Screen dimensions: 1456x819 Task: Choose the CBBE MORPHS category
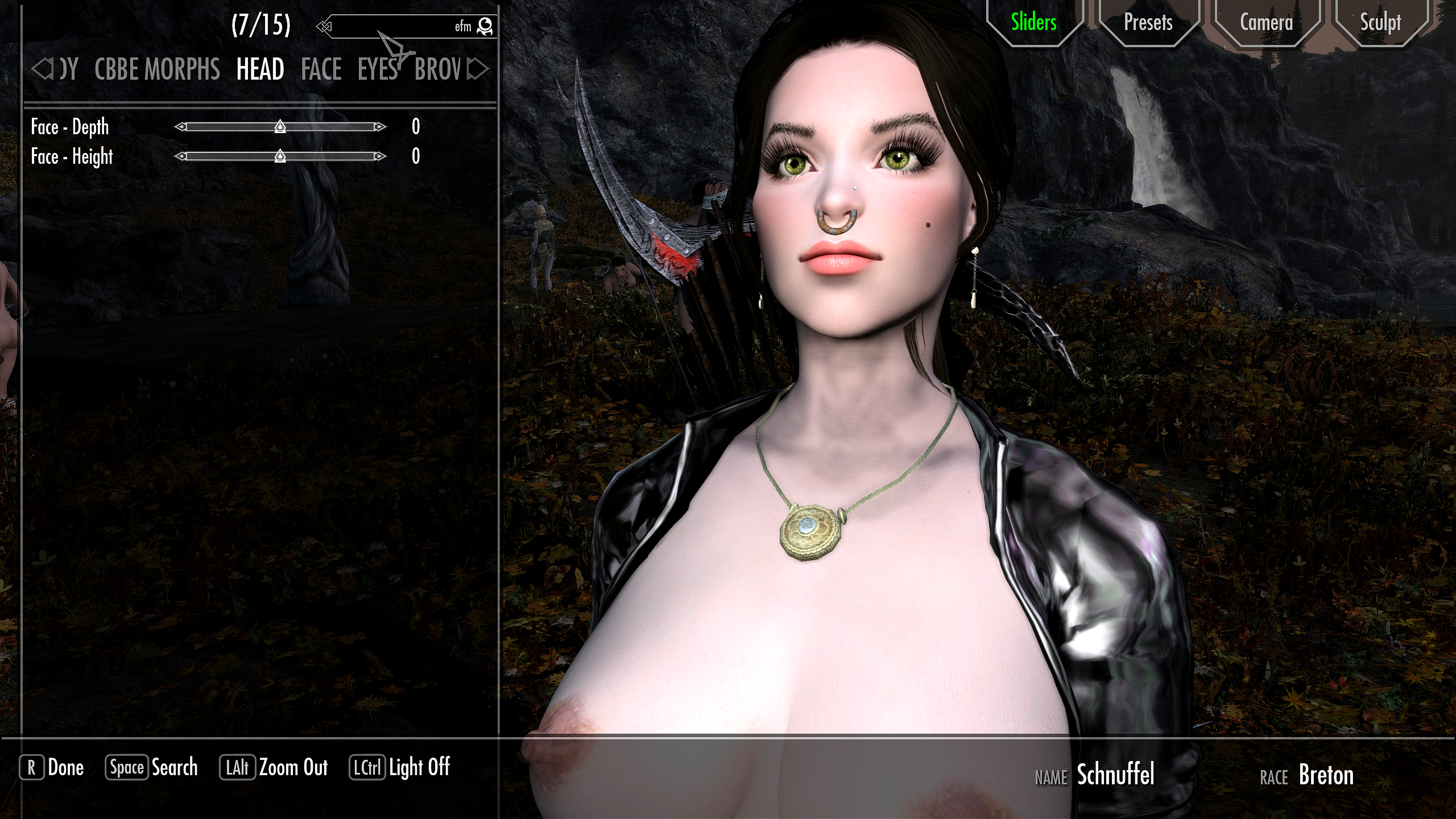point(157,69)
